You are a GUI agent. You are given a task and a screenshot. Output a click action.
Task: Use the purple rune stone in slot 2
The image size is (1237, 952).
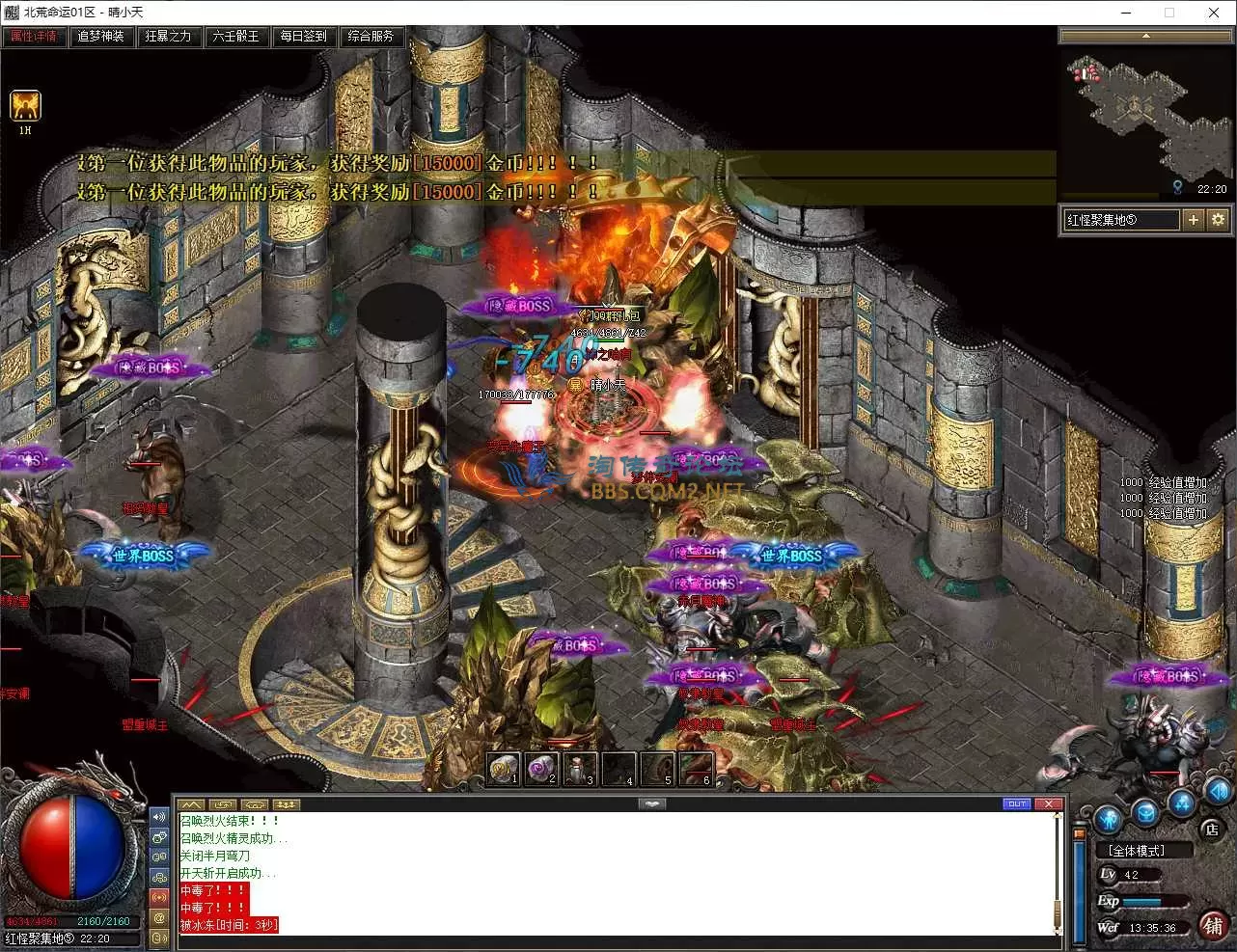[541, 769]
